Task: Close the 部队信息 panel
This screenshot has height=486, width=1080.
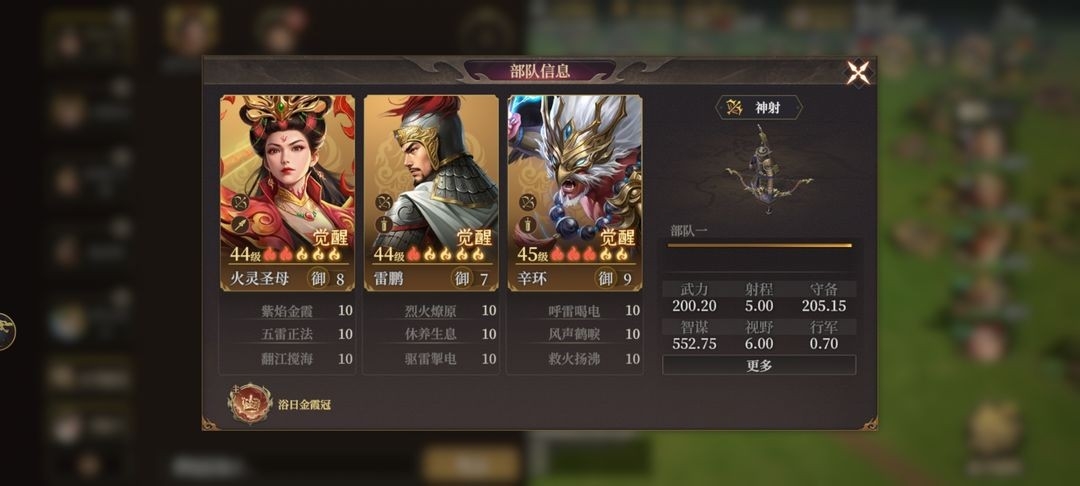Action: click(x=858, y=72)
